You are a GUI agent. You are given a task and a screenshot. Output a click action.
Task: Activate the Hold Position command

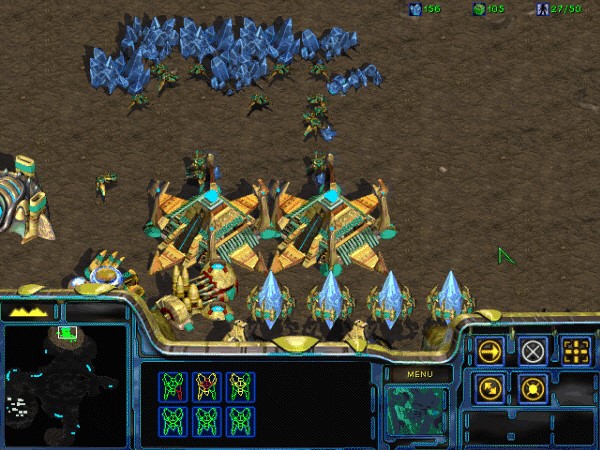tap(533, 387)
